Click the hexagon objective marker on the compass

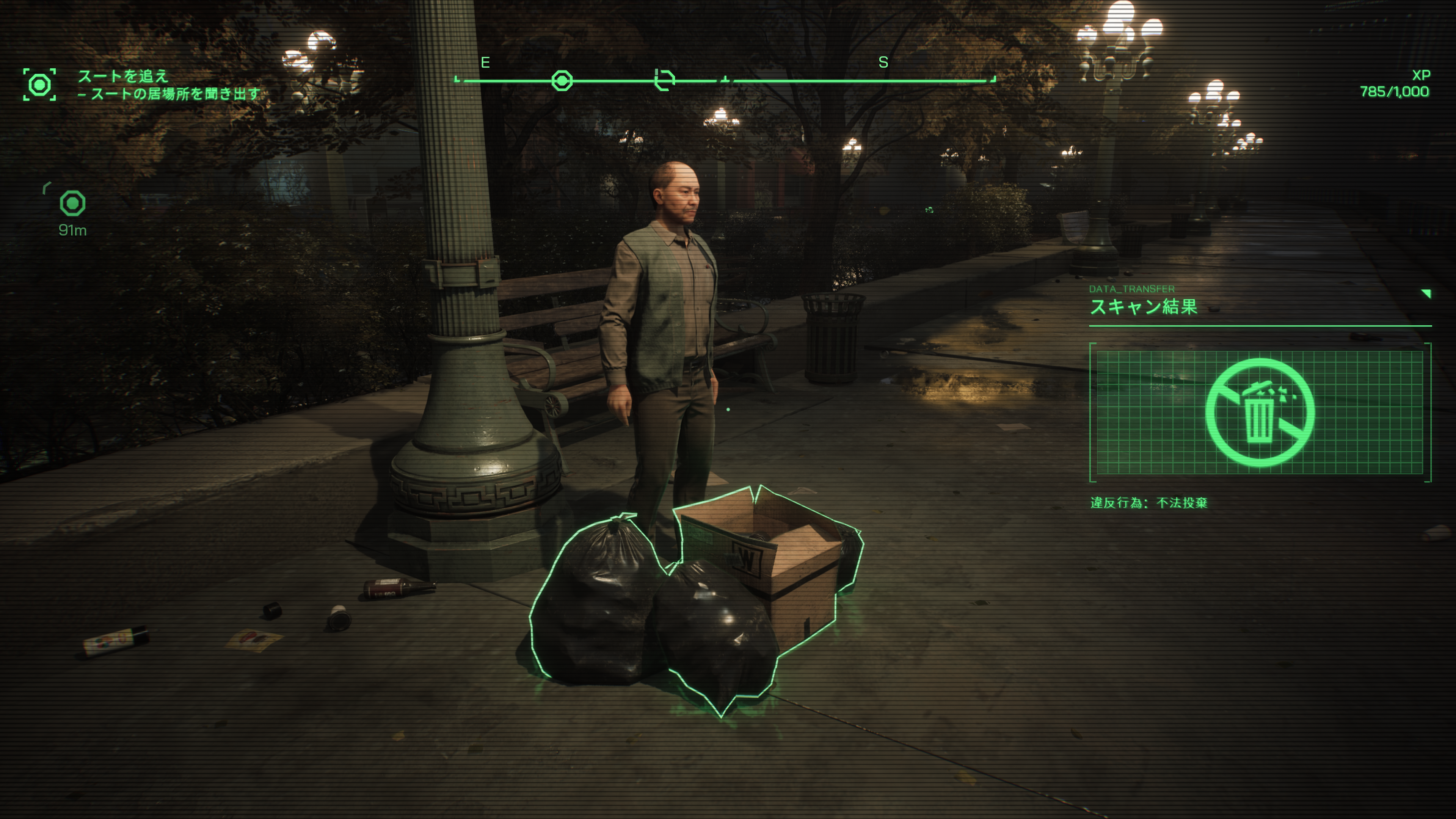pos(562,81)
